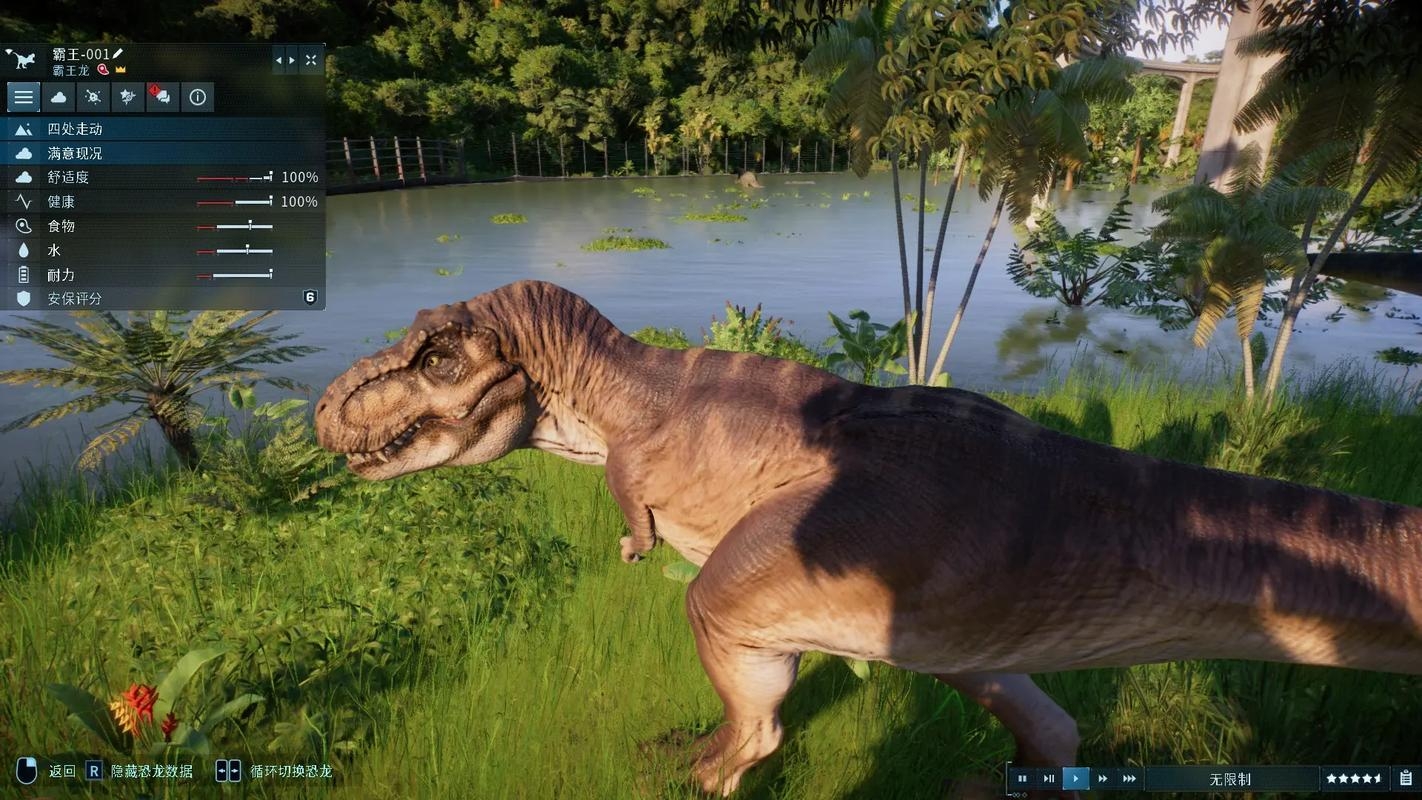Click the 满意现况 status row
Viewport: 1422px width, 800px height.
coord(165,153)
